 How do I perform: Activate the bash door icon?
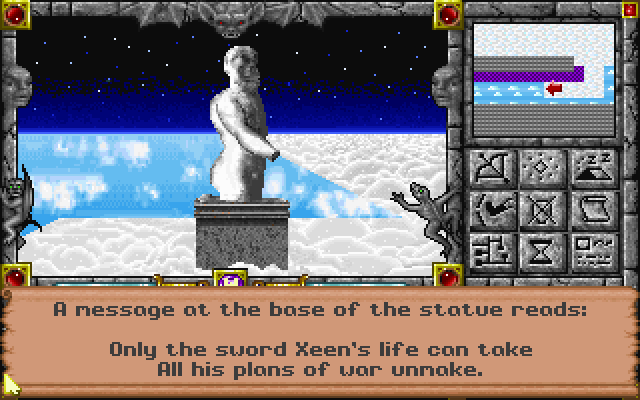pos(490,209)
